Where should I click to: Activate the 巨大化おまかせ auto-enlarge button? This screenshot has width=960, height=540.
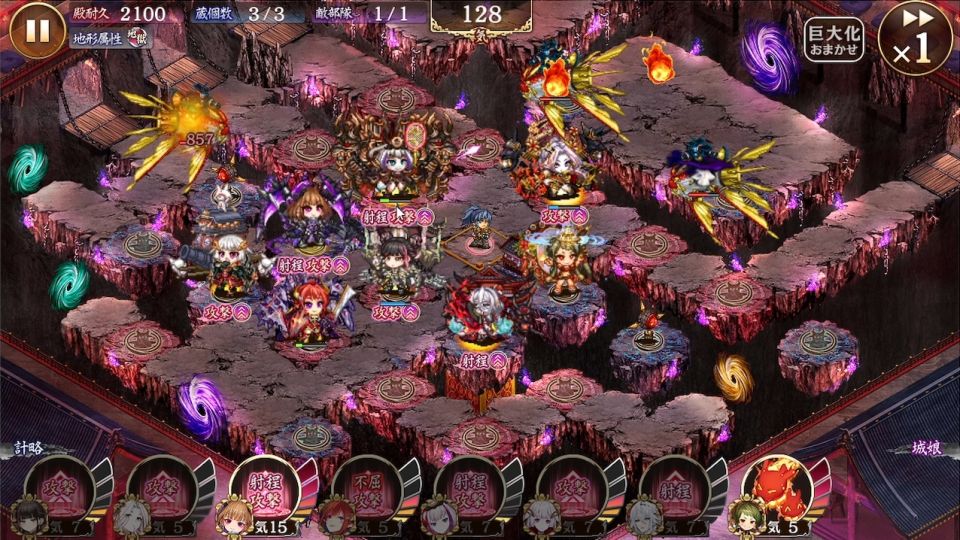pos(834,41)
